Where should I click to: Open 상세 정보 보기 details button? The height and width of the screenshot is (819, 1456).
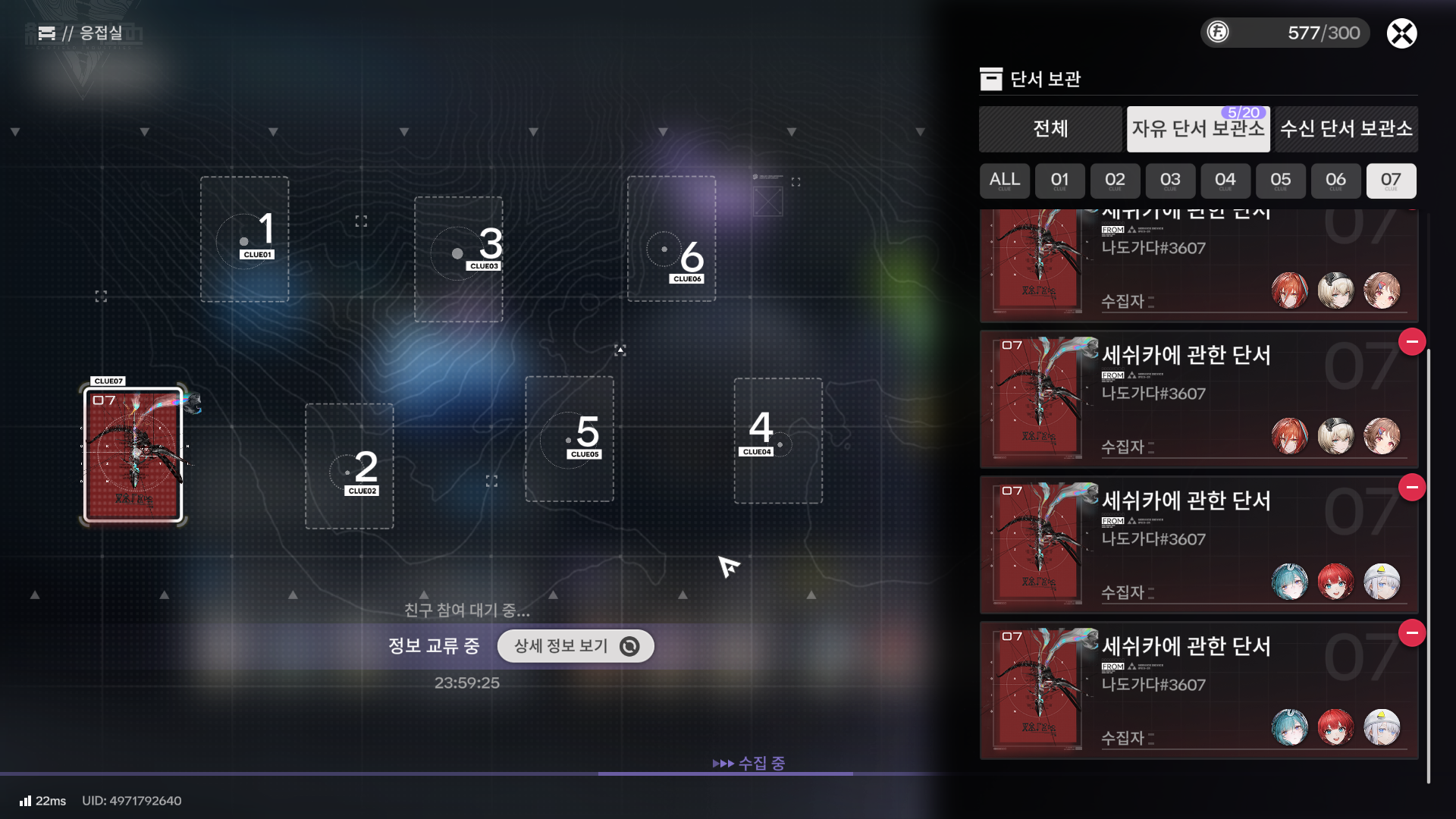pos(576,646)
